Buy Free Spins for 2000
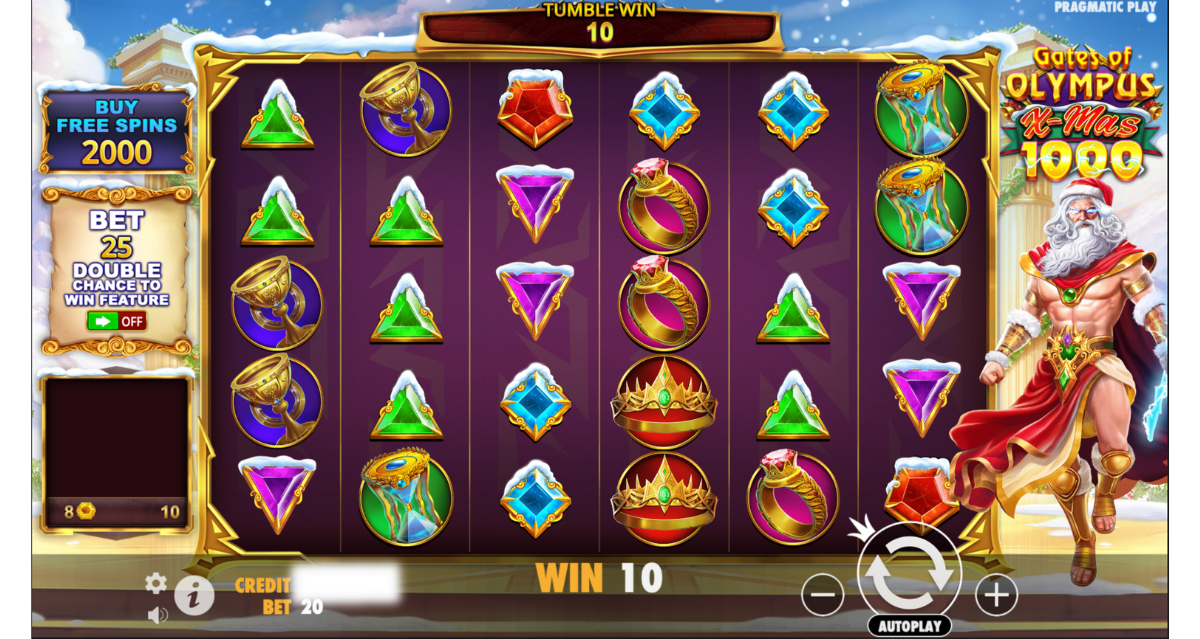Screen dimensions: 1200x639 coord(117,131)
